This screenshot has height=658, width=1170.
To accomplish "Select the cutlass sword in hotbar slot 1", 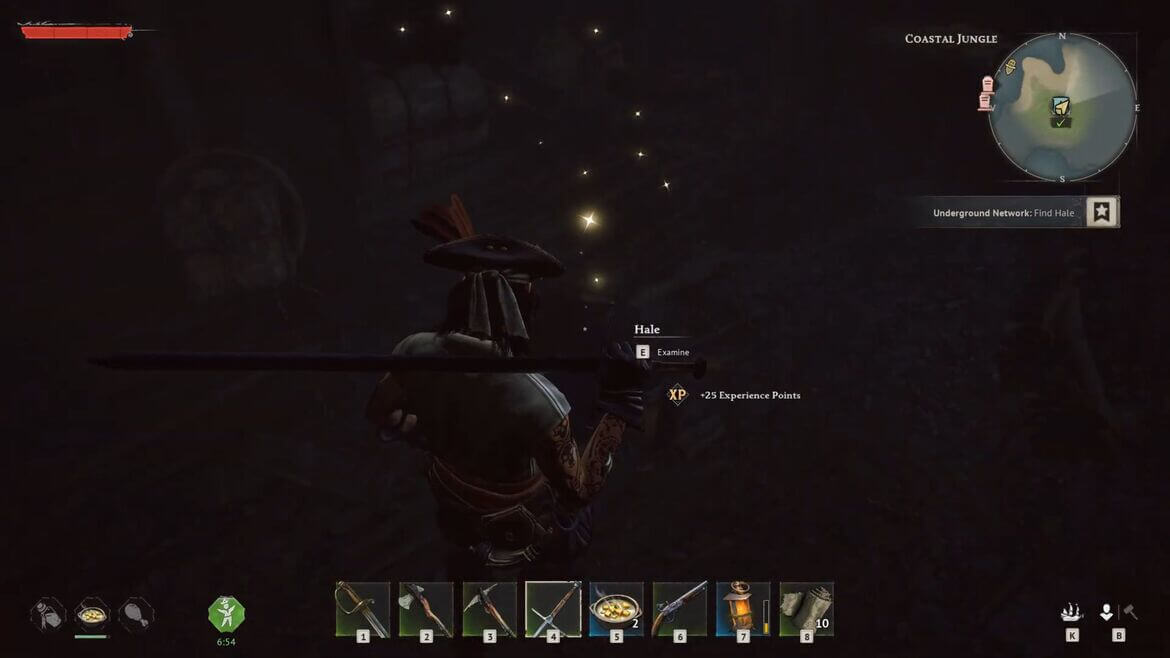I will click(x=362, y=609).
